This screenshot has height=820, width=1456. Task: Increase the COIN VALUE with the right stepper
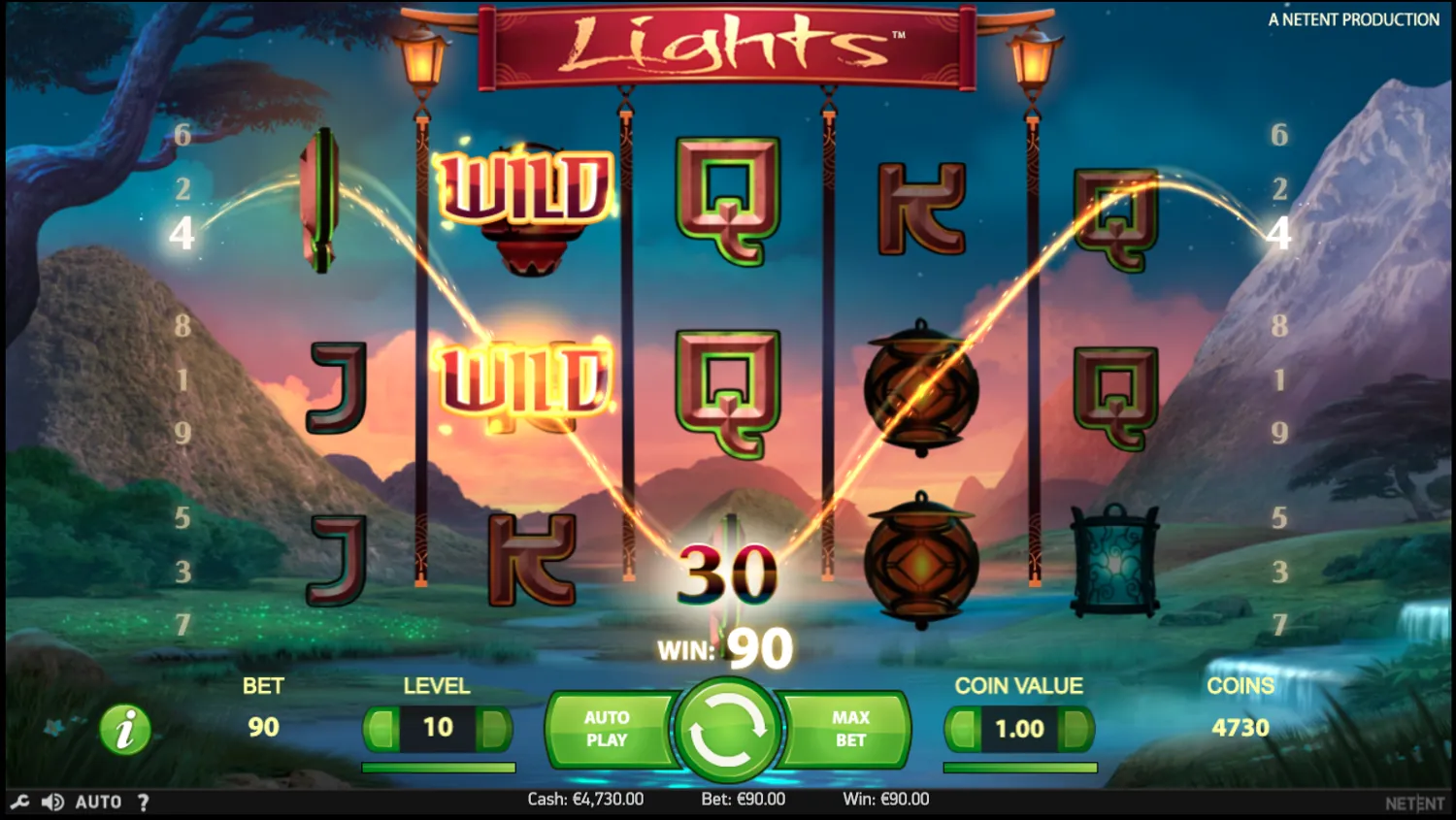tap(1077, 728)
